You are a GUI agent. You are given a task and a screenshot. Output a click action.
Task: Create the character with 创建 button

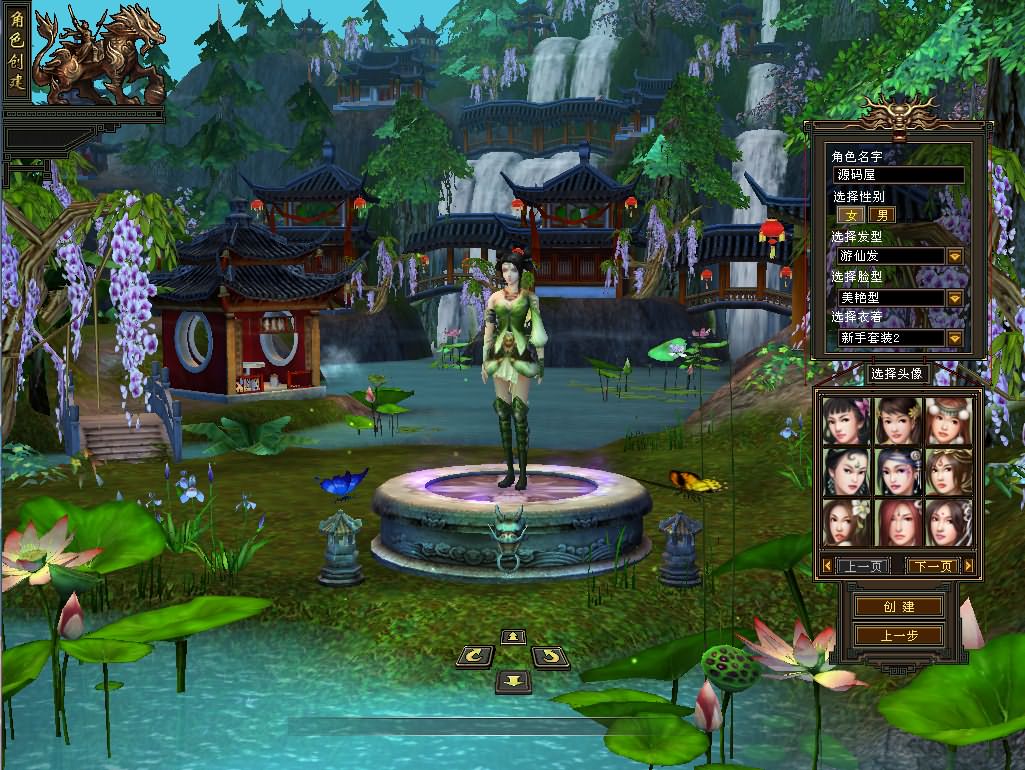pyautogui.click(x=898, y=607)
